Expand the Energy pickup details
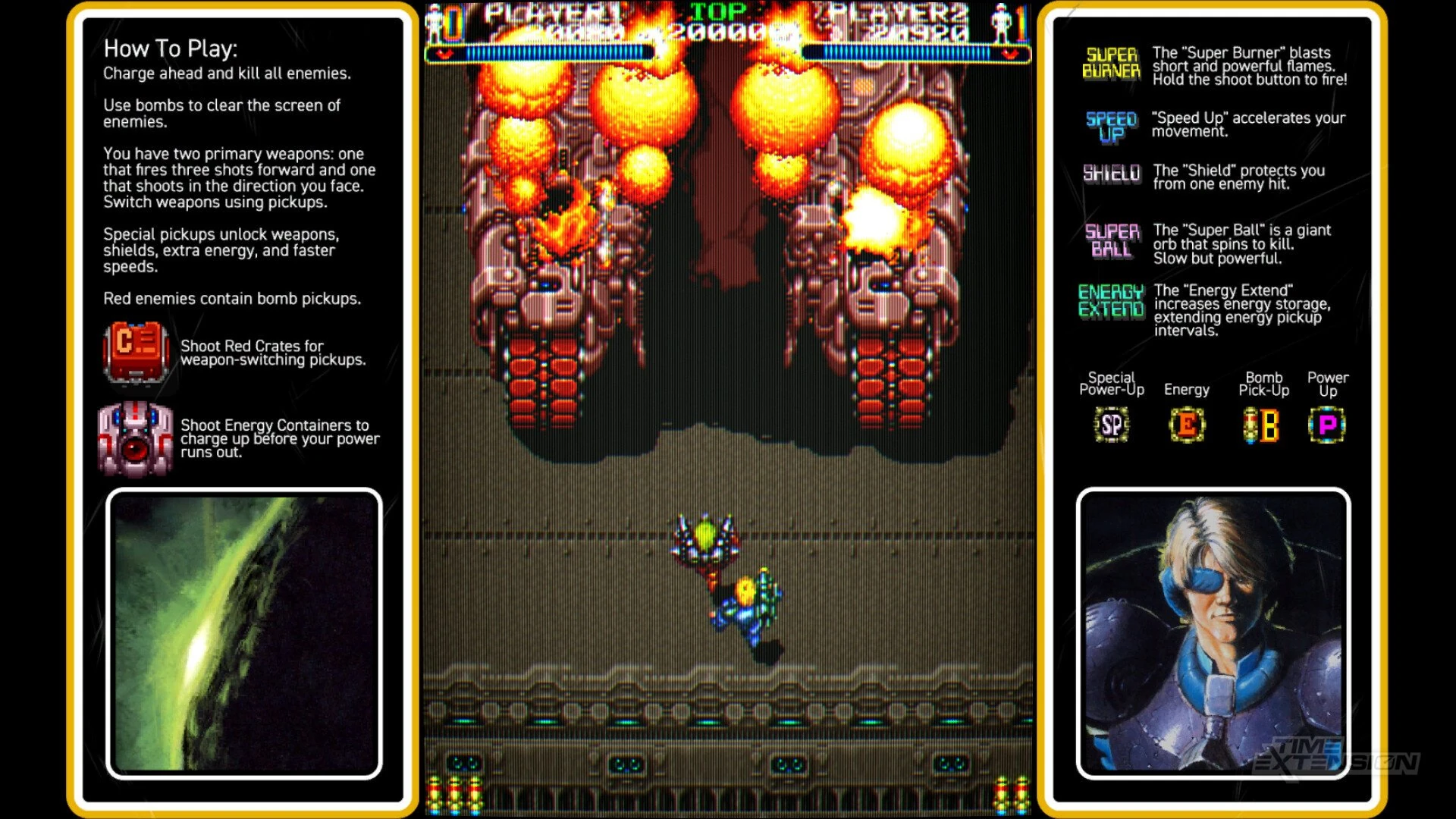Image resolution: width=1456 pixels, height=819 pixels. (1187, 390)
